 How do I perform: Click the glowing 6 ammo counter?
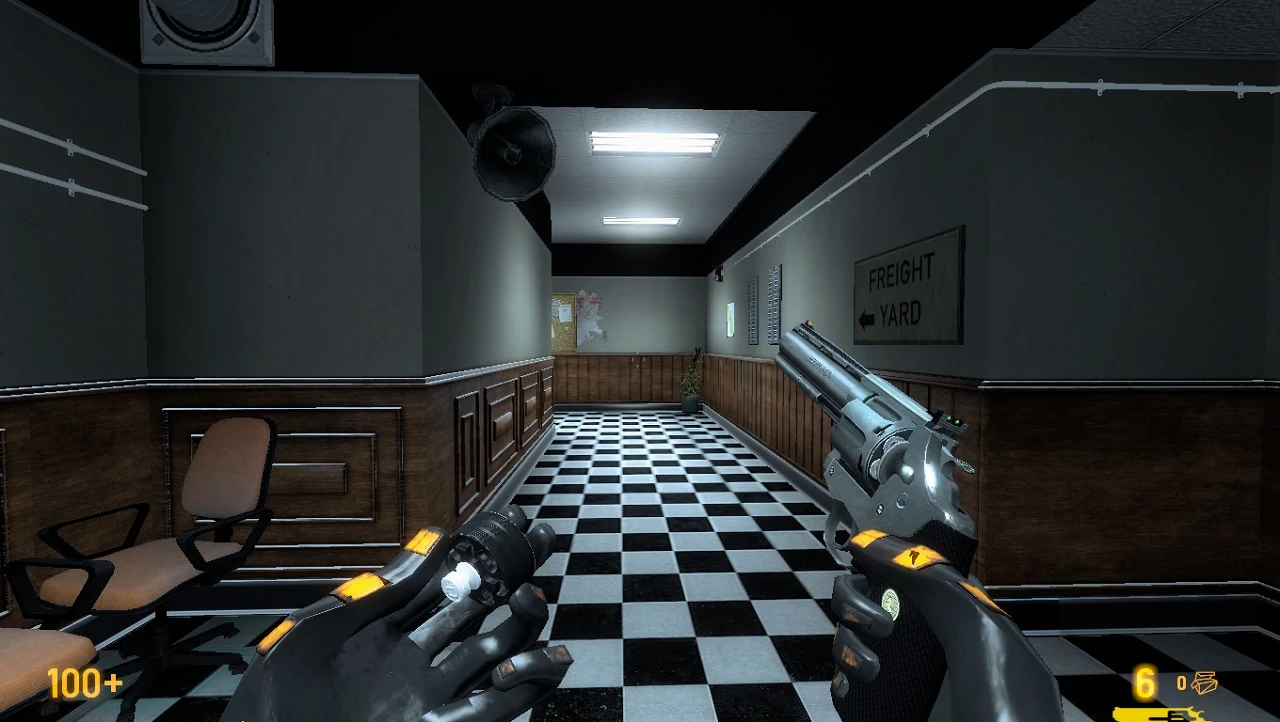(1144, 683)
